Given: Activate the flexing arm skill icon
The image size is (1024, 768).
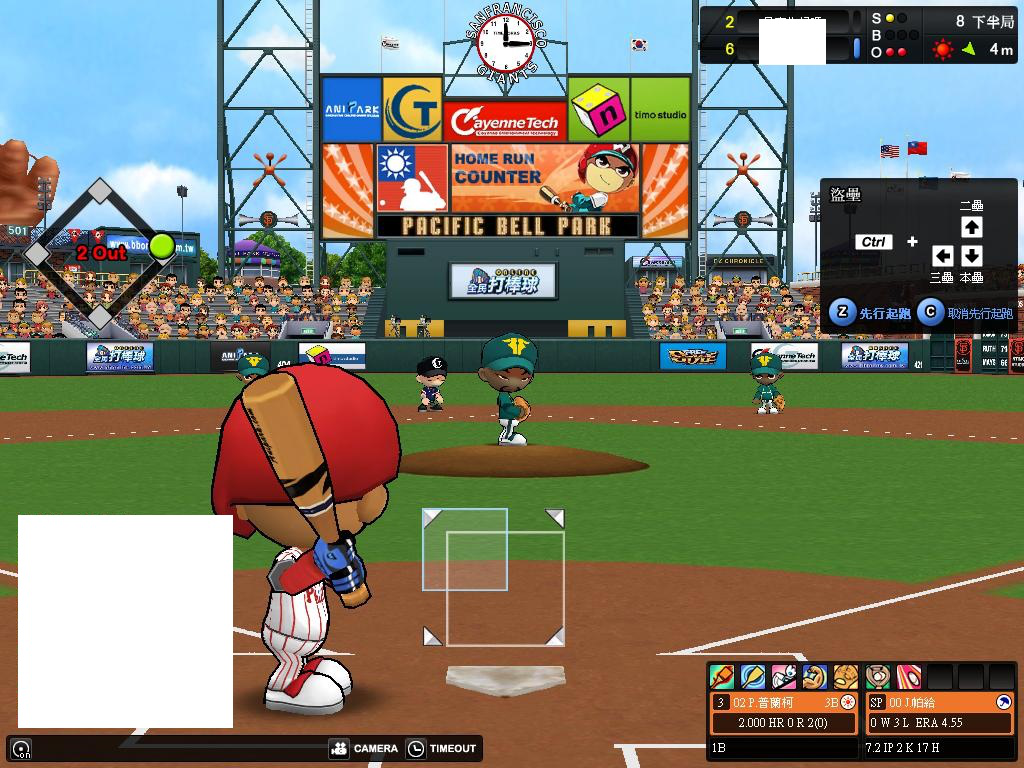Looking at the screenshot, I should pos(815,677).
